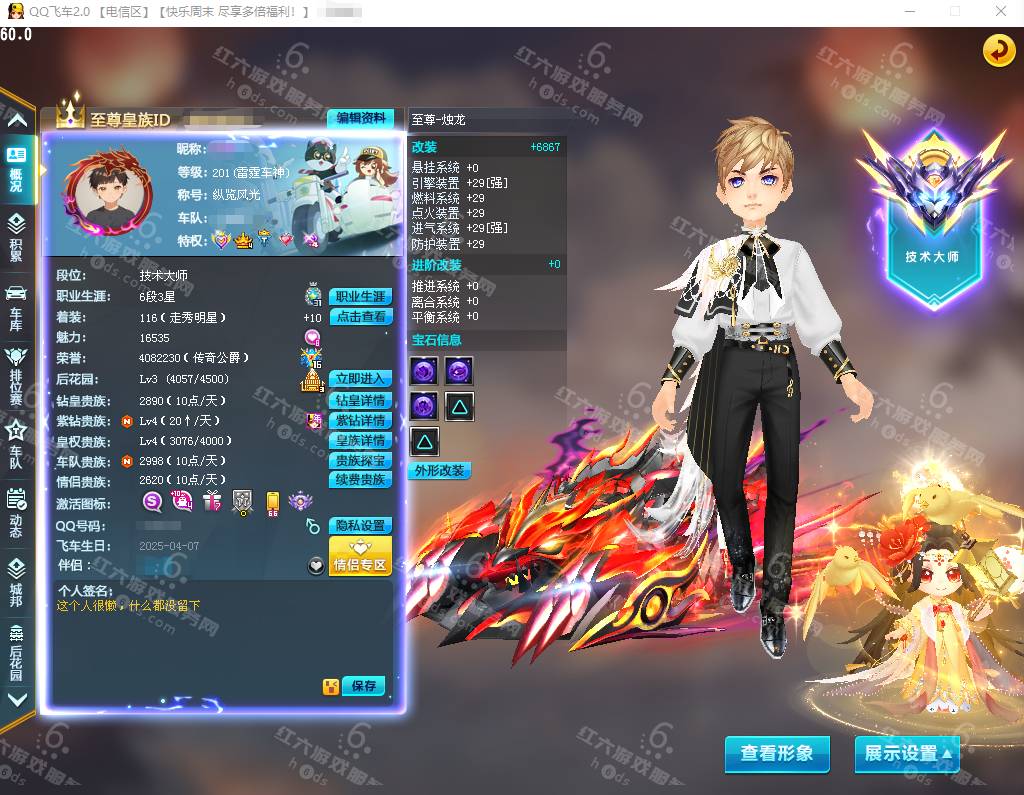
Task: Open the 贵族探宝 treasure hunt
Action: pyautogui.click(x=360, y=461)
